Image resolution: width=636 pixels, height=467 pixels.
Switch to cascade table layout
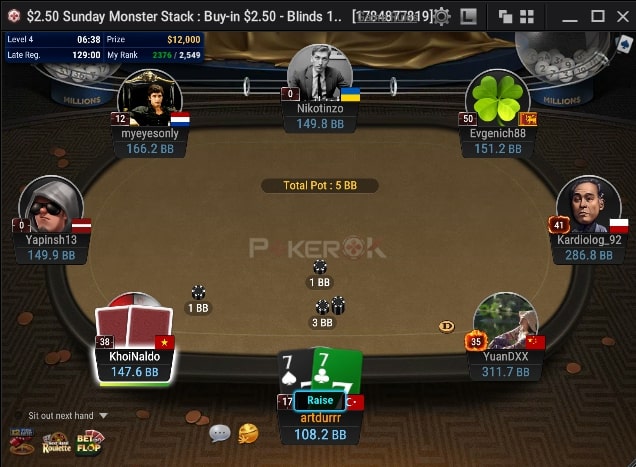(505, 16)
